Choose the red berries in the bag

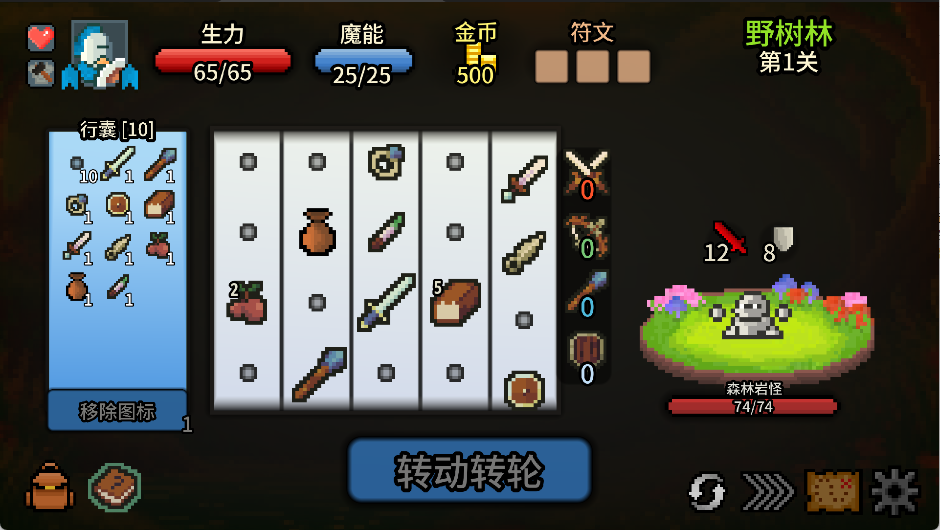click(x=158, y=245)
